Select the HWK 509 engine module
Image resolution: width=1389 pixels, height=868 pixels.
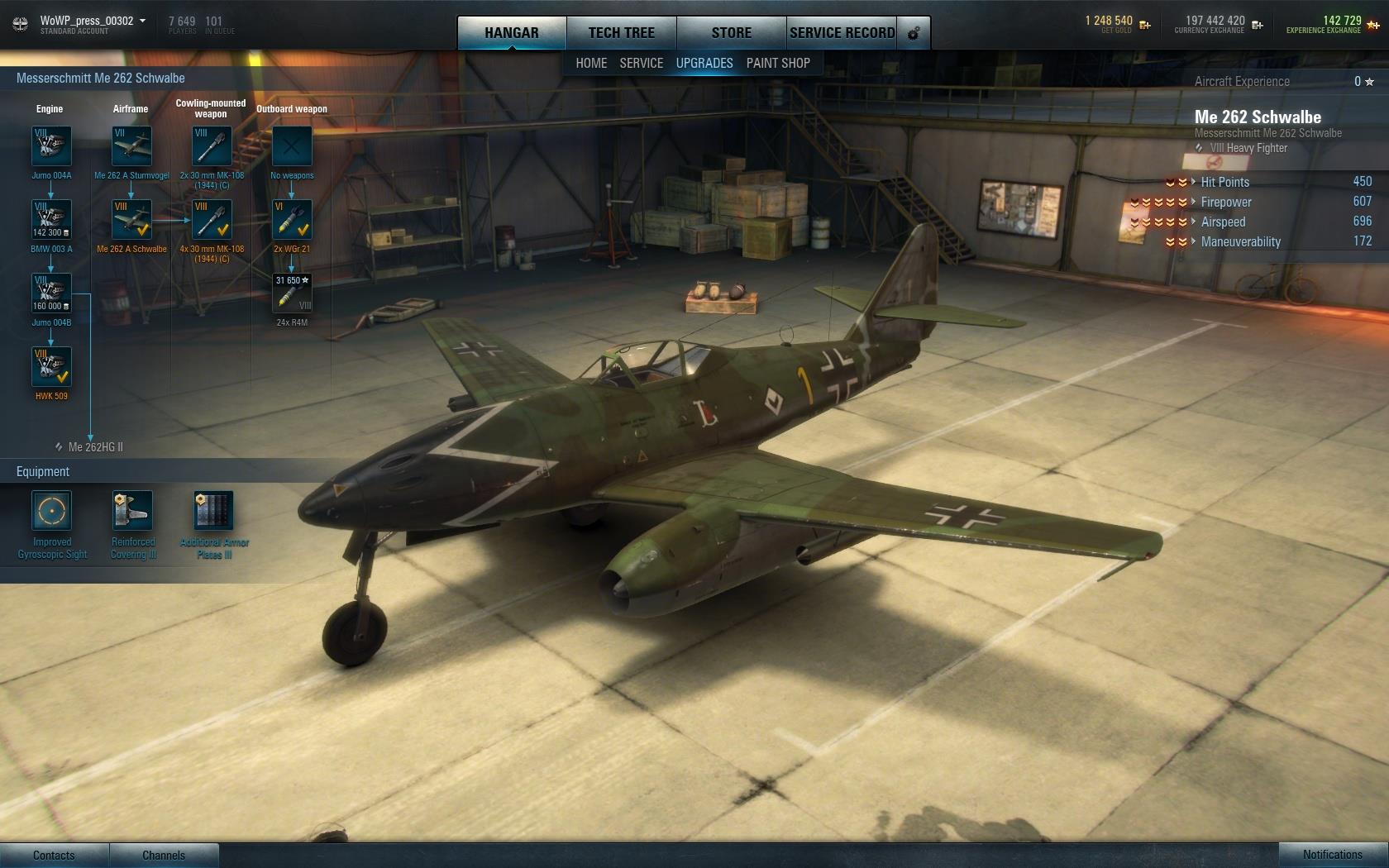click(51, 367)
